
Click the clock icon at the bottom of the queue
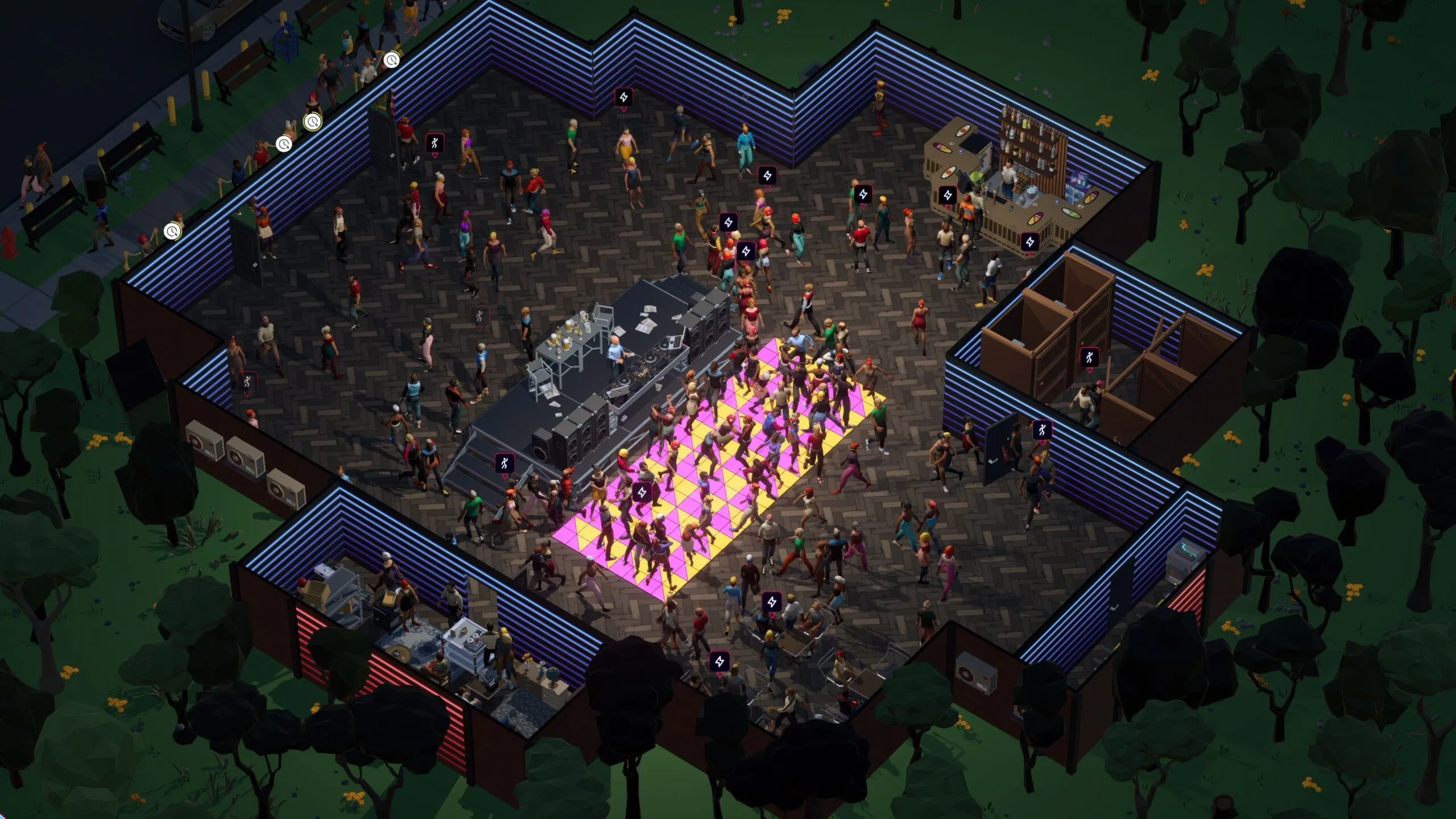coord(172,233)
